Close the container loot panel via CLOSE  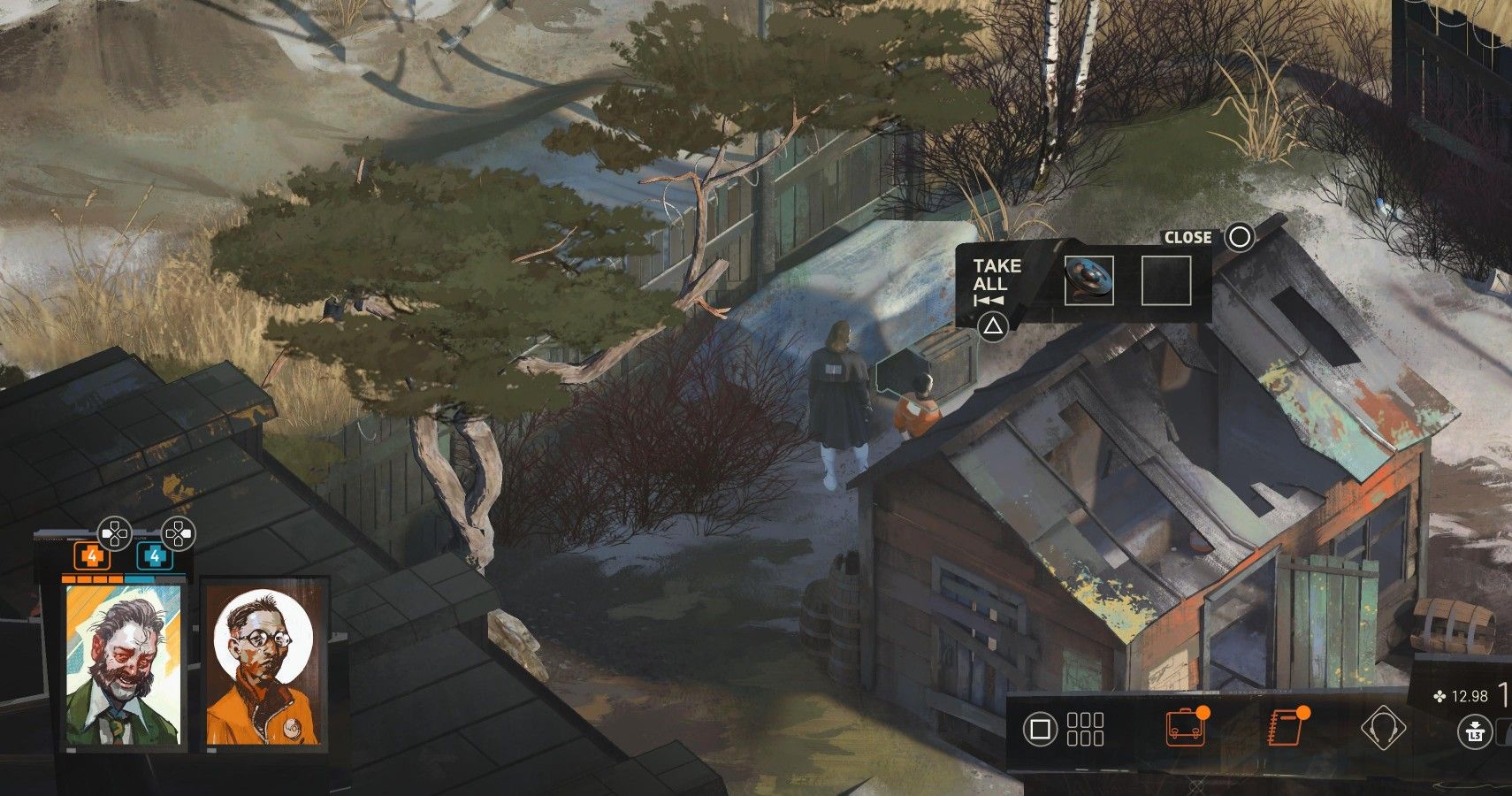click(1189, 237)
